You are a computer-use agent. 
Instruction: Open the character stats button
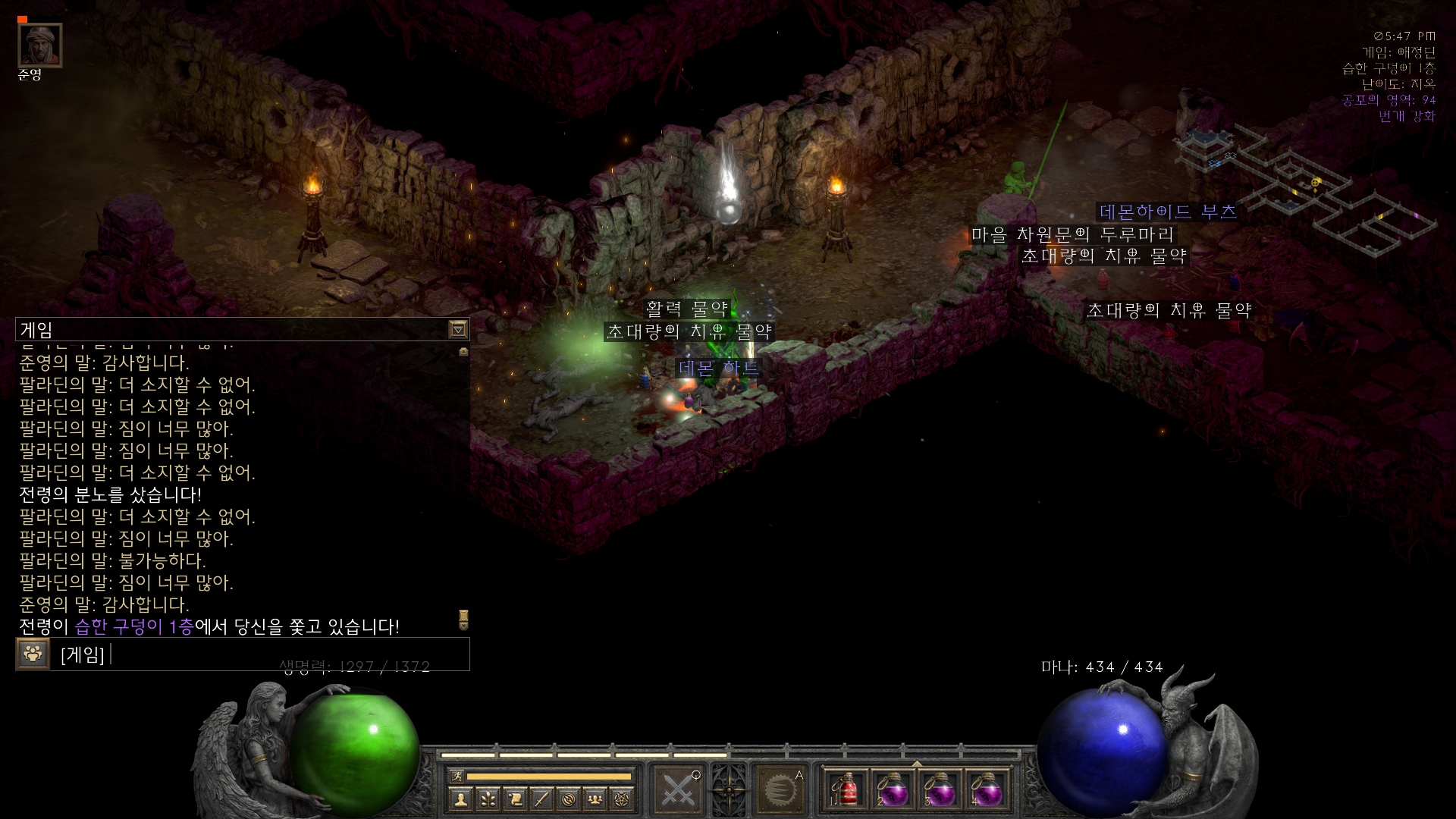(x=460, y=799)
